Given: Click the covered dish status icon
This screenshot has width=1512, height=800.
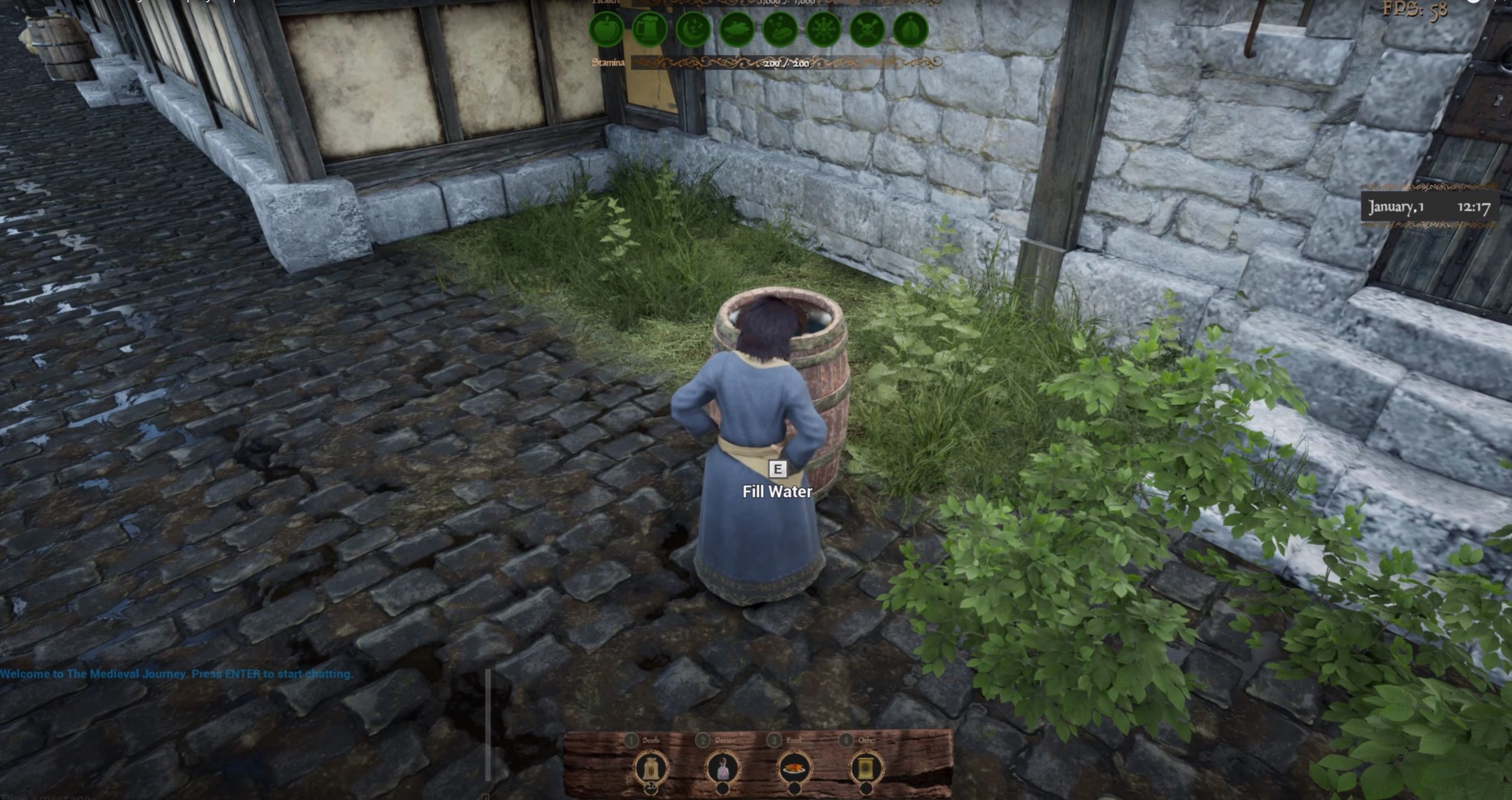Looking at the screenshot, I should [x=737, y=29].
